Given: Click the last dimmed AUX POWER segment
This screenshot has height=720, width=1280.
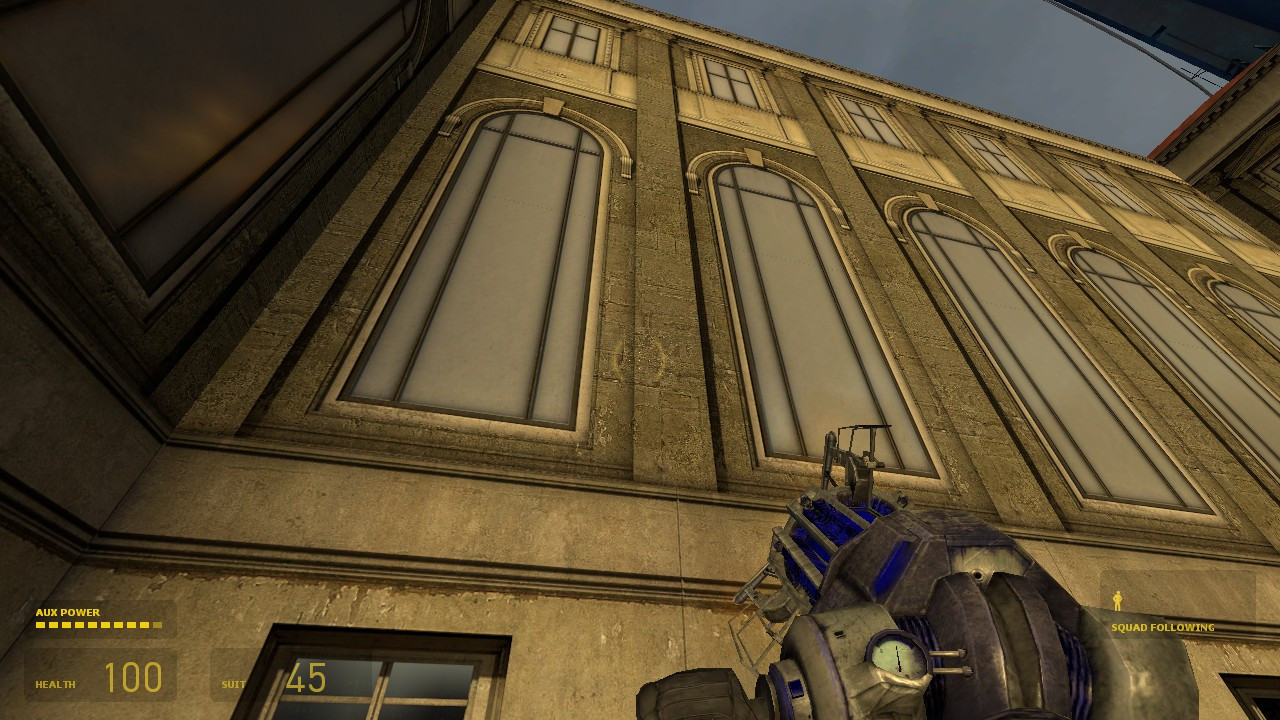Looking at the screenshot, I should pyautogui.click(x=158, y=625).
